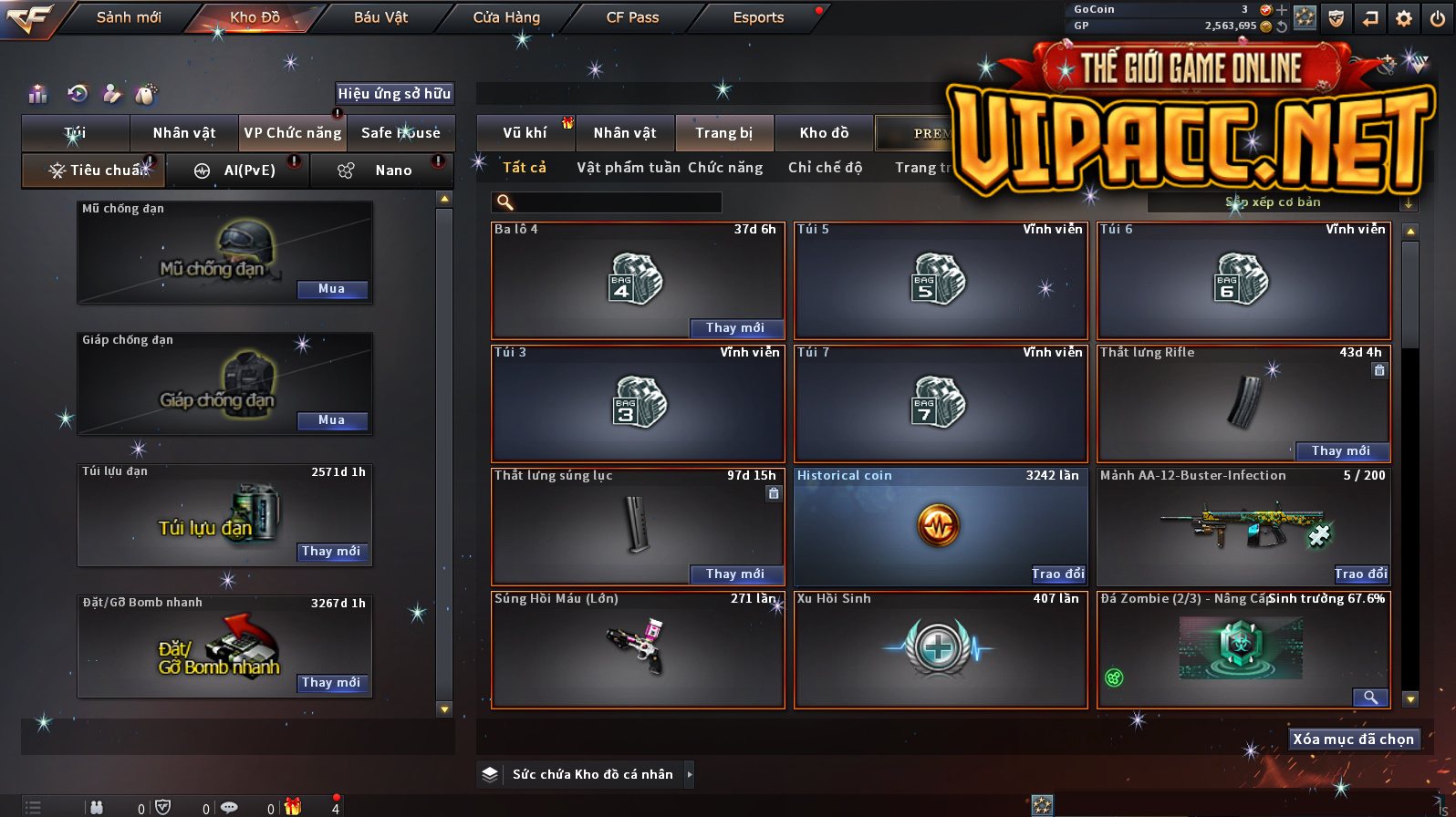
Task: Select the Vũ khí category tab
Action: [525, 133]
